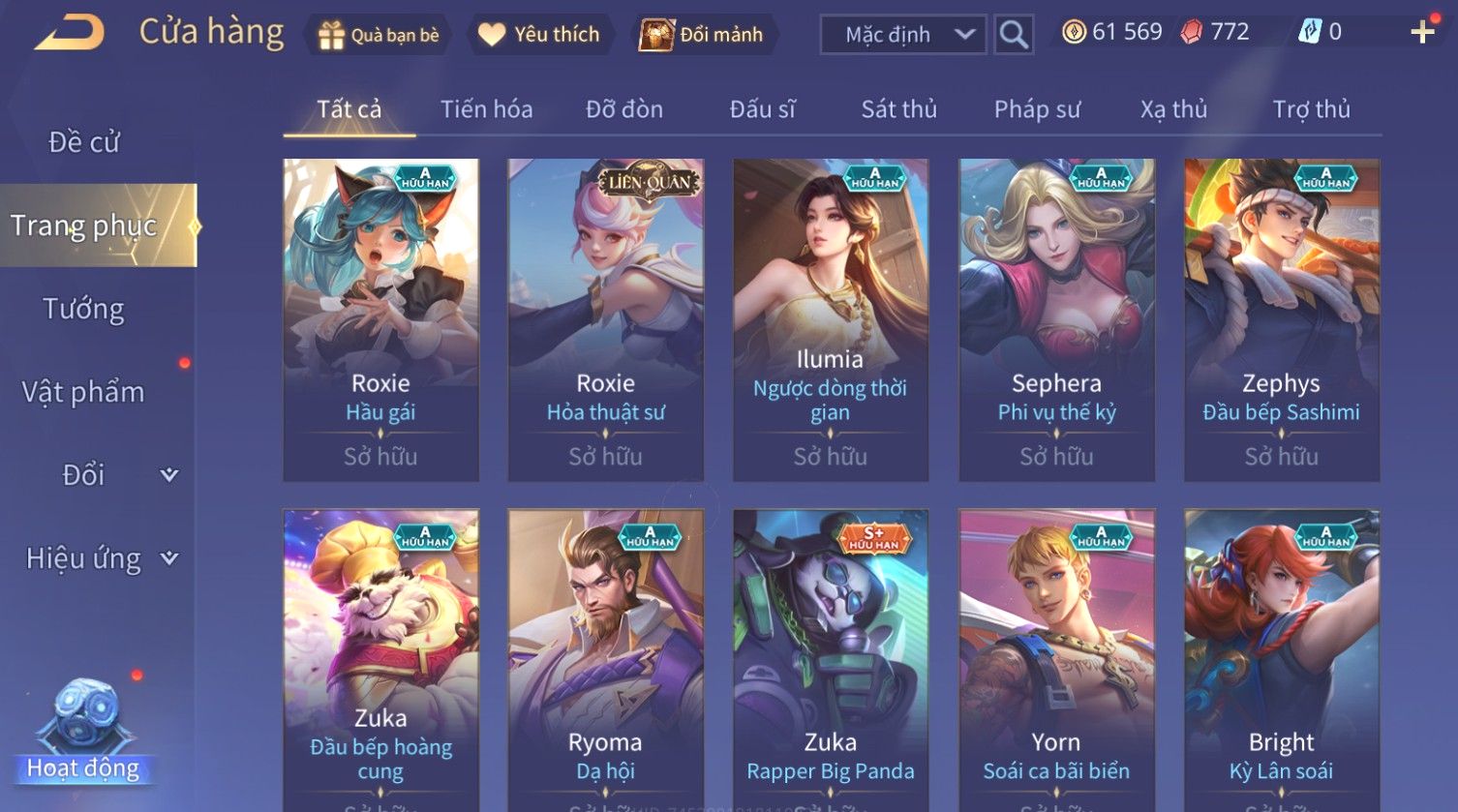Open the Tướng heroes section

click(84, 309)
